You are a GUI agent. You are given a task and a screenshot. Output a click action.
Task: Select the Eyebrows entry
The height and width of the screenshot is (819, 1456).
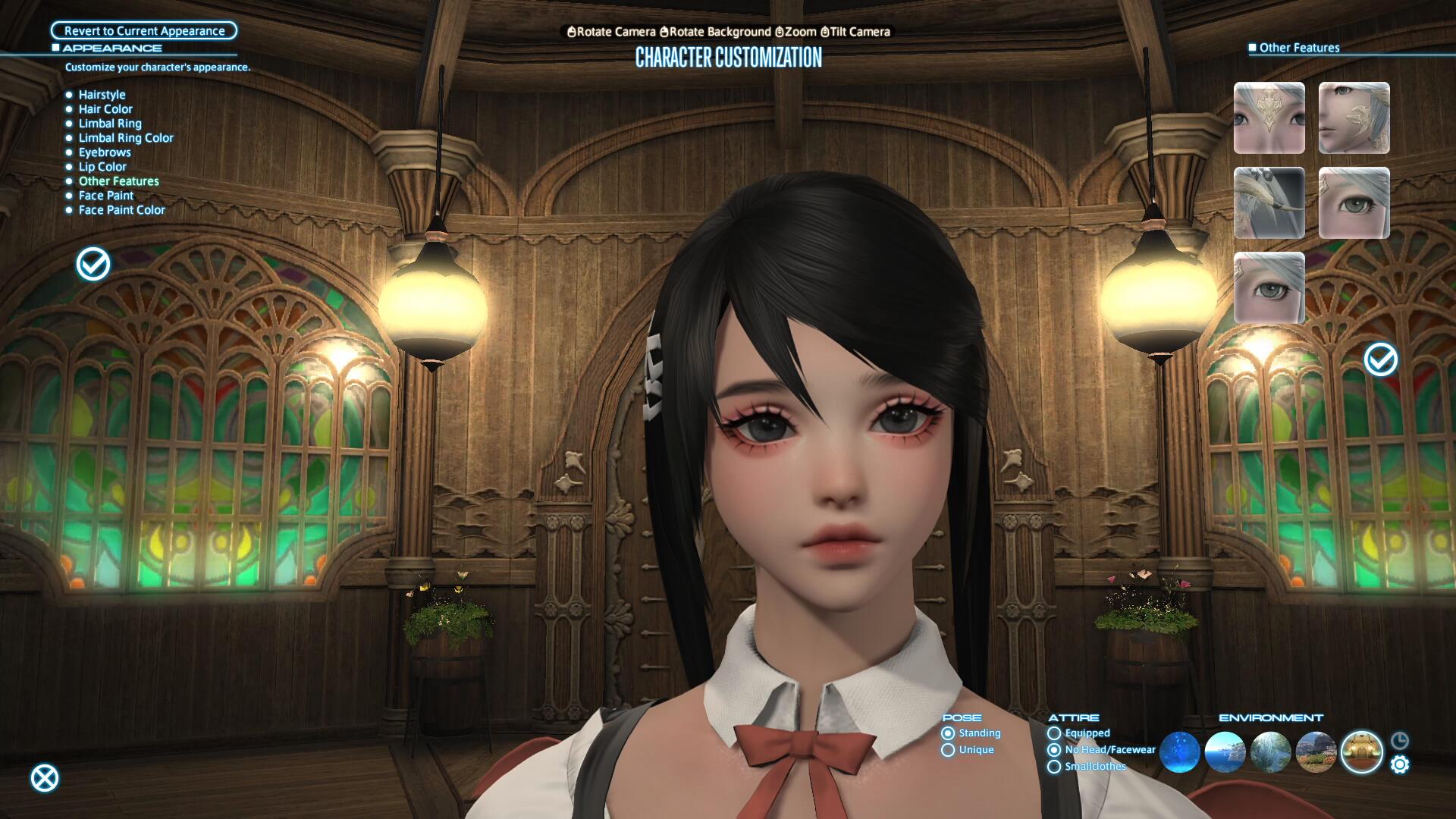click(x=105, y=152)
